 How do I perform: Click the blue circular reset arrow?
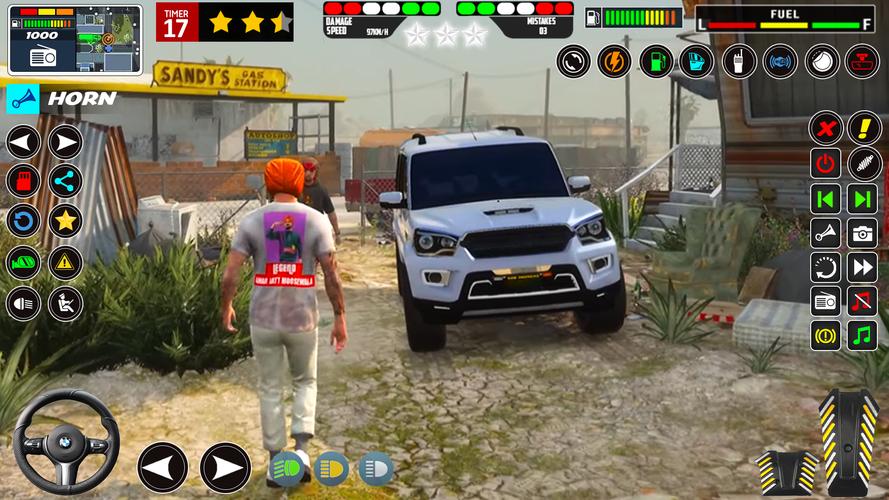[23, 221]
